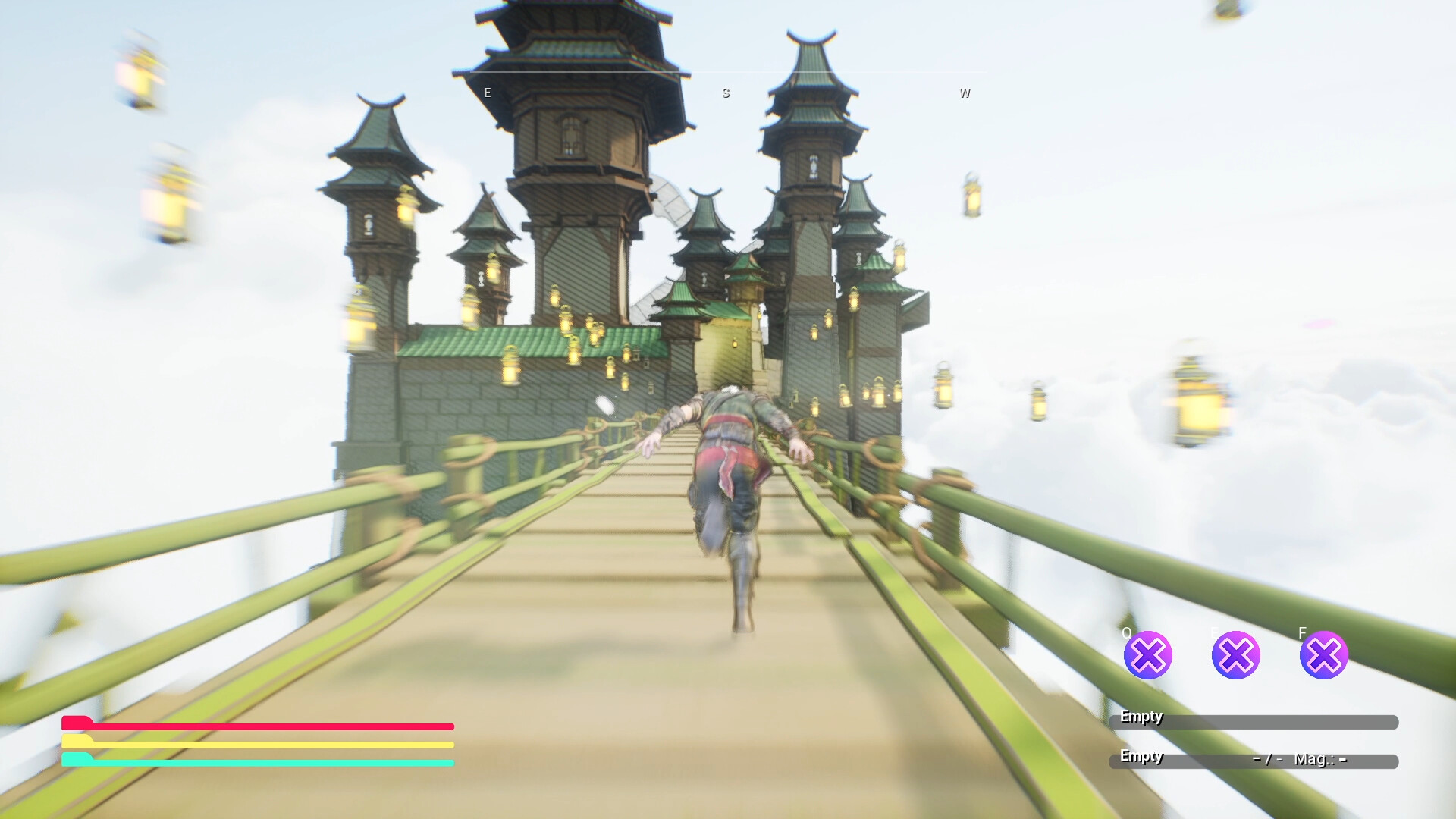Click the ammo counter showing dashes
1456x819 pixels.
tap(1267, 758)
